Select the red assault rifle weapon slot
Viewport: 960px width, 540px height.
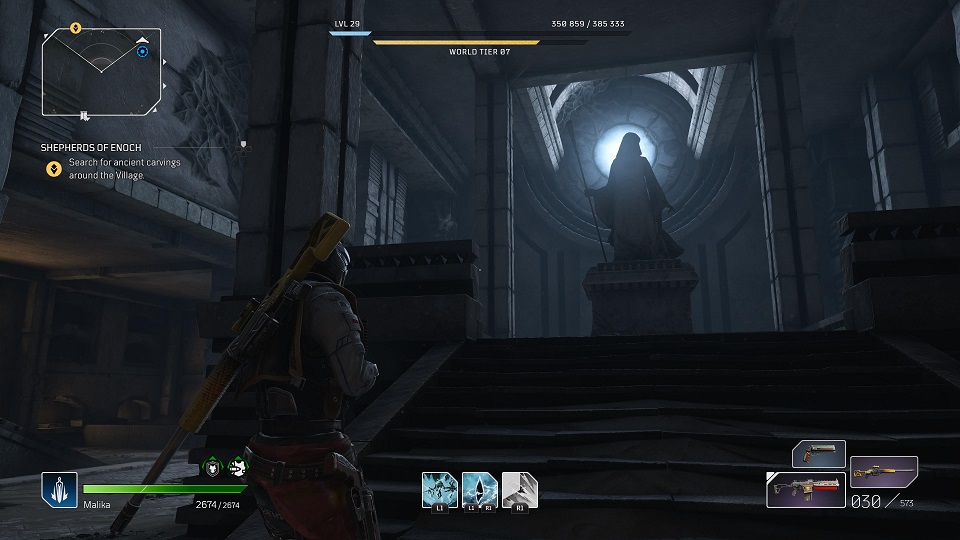click(804, 490)
